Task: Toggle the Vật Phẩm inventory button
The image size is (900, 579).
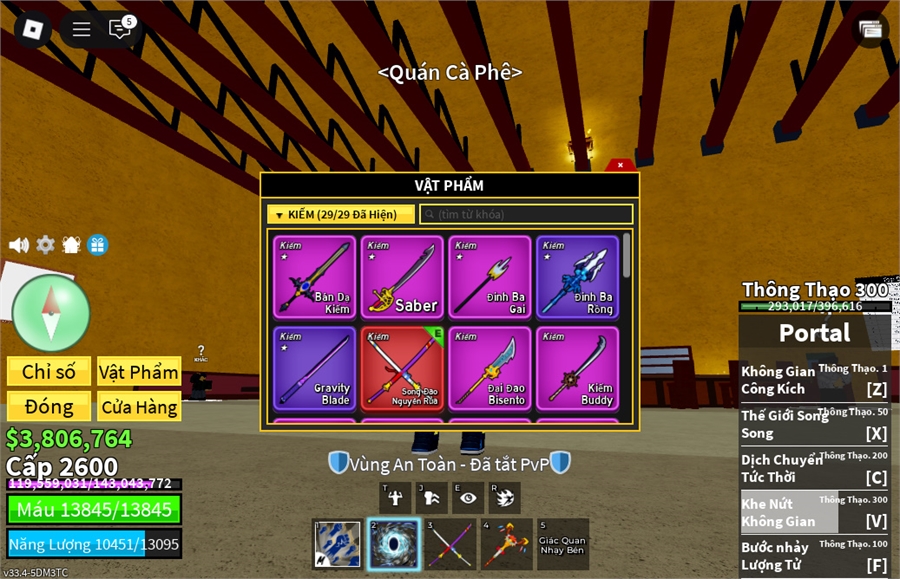Action: pos(139,372)
